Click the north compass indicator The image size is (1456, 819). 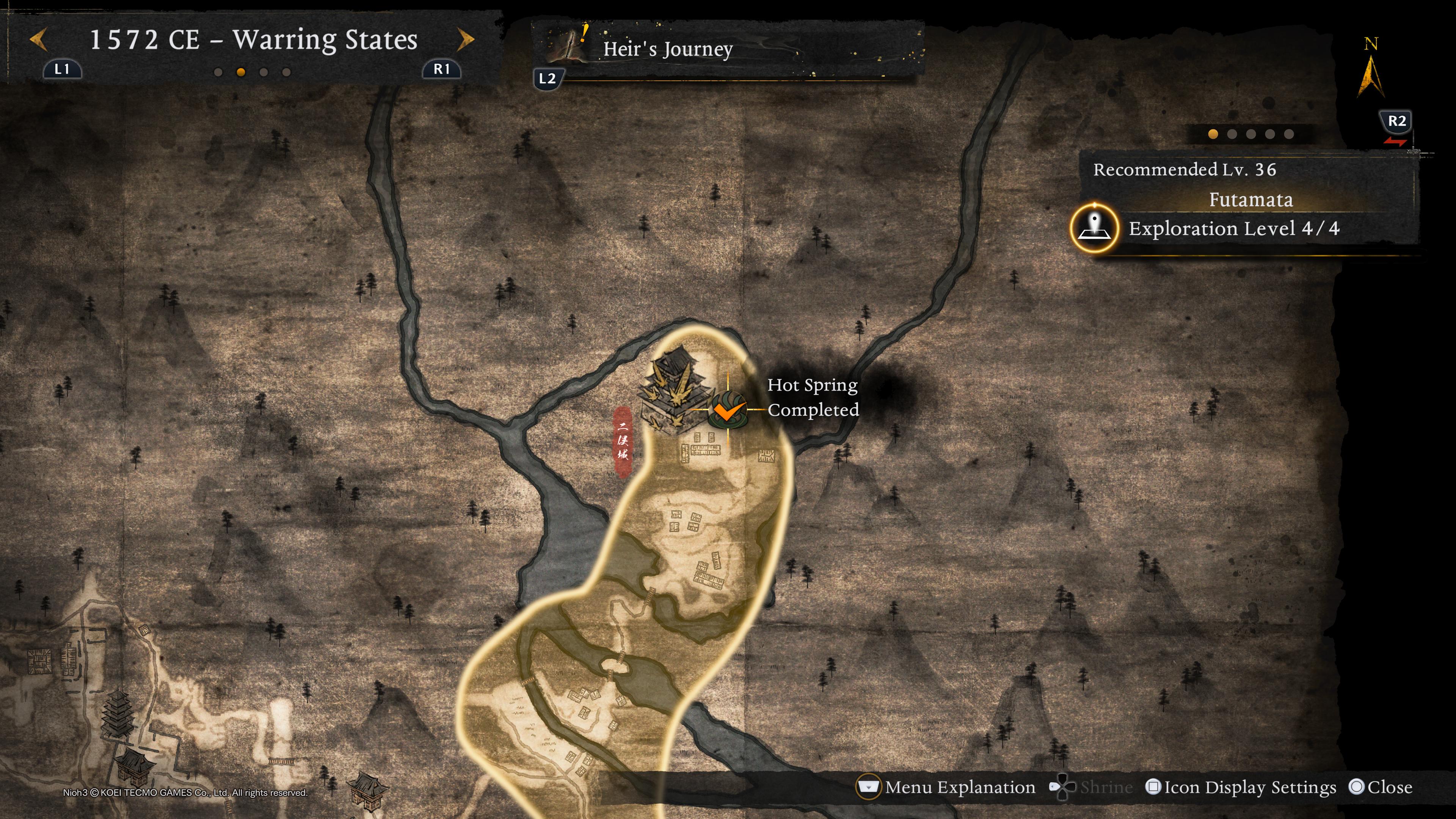coord(1371,71)
